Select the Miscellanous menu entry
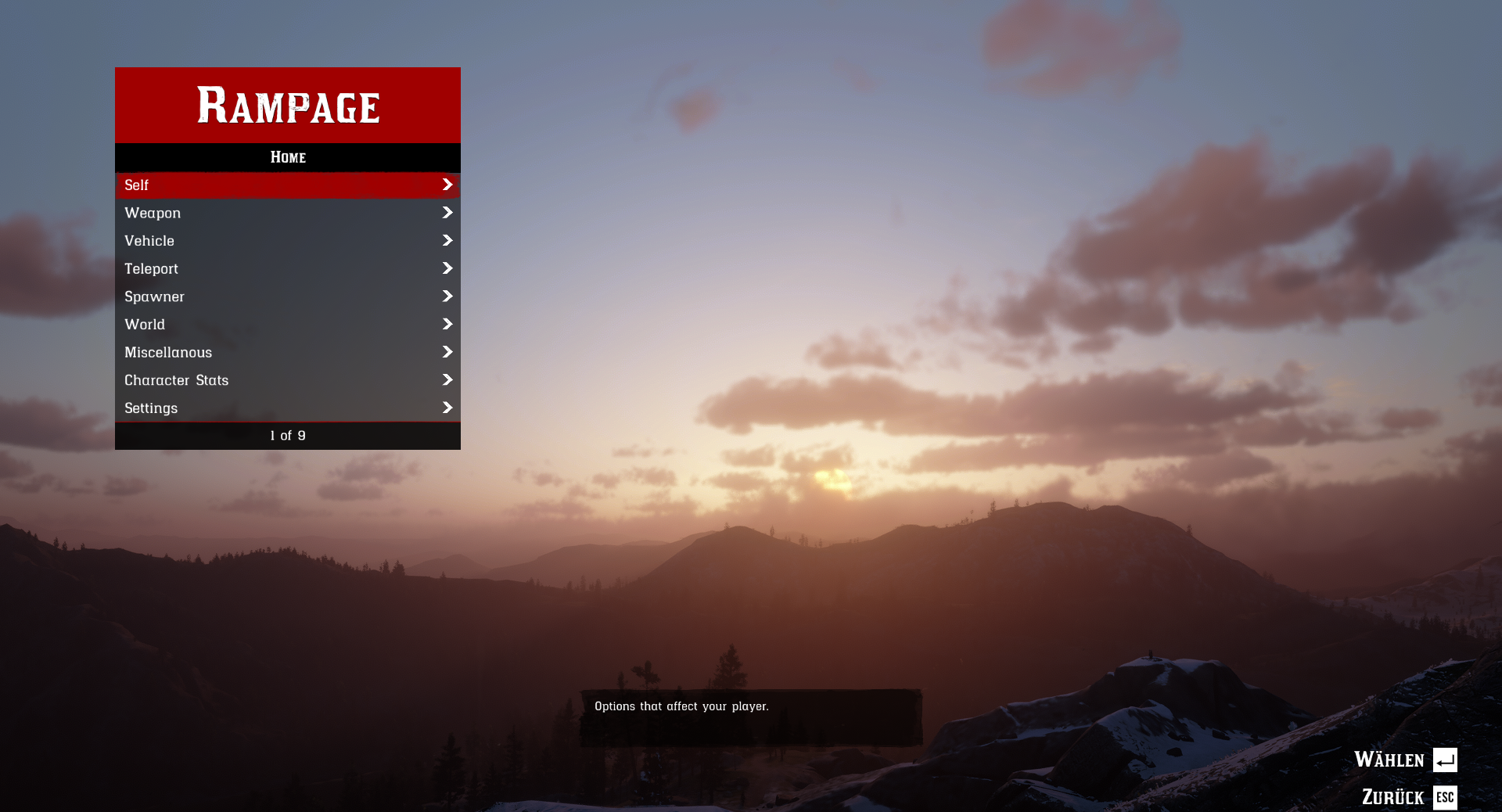 [287, 353]
